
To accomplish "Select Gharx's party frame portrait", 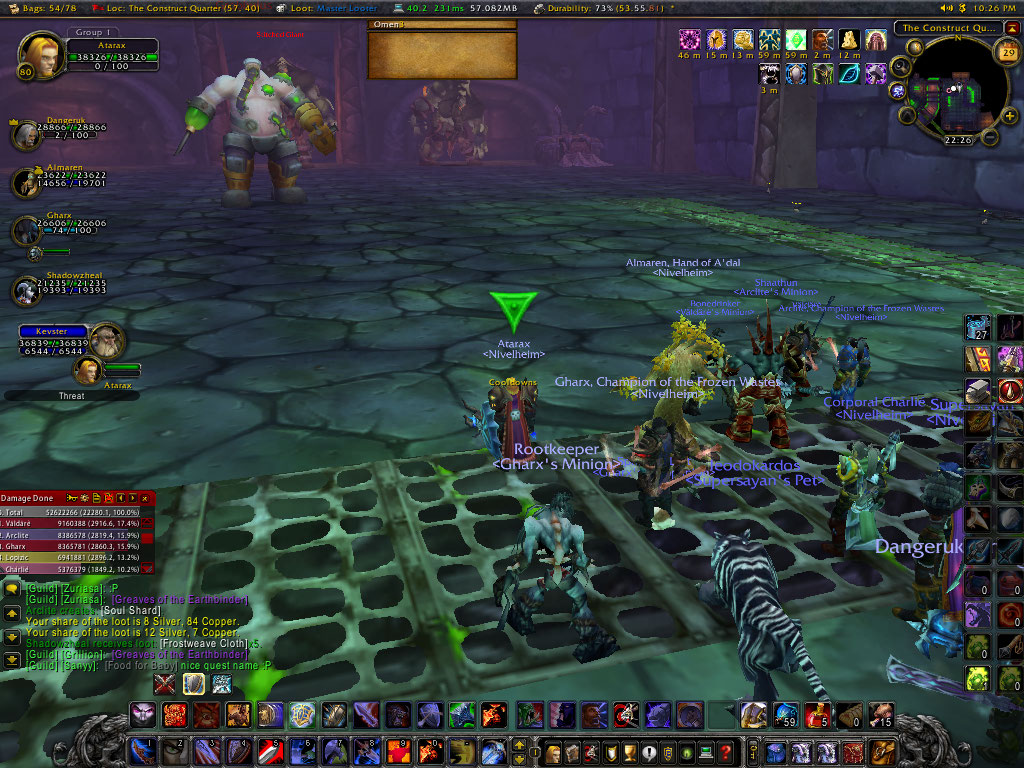I will 26,231.
